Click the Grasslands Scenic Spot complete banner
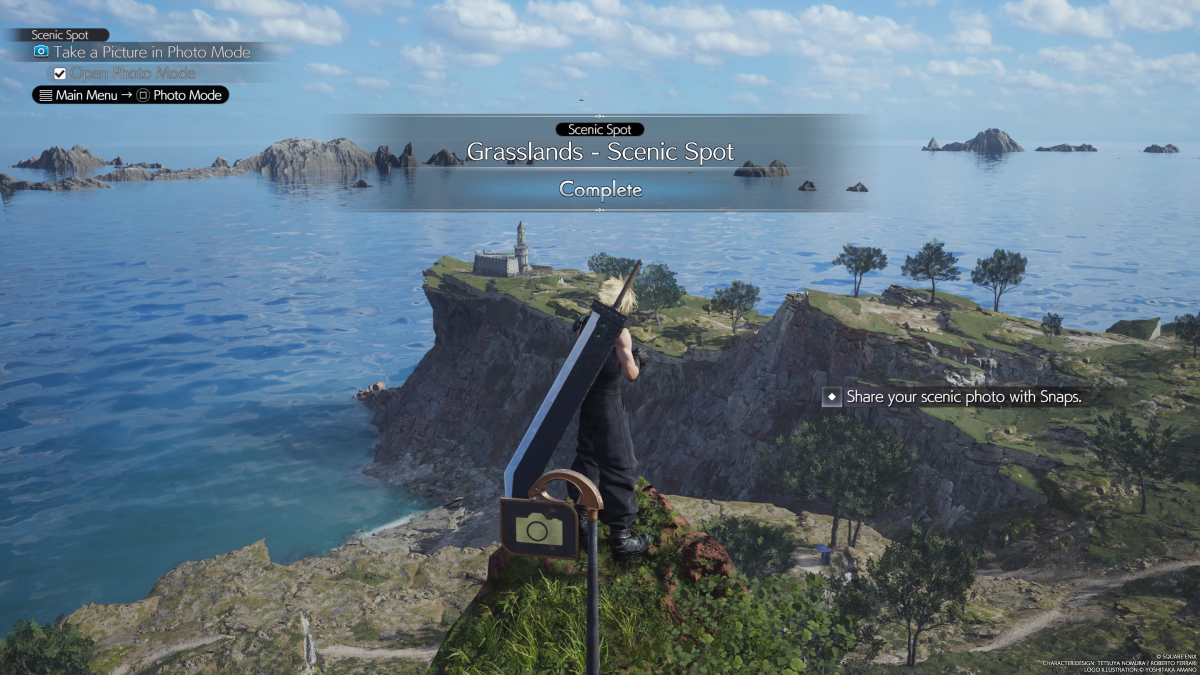Viewport: 1200px width, 675px height. pos(600,162)
